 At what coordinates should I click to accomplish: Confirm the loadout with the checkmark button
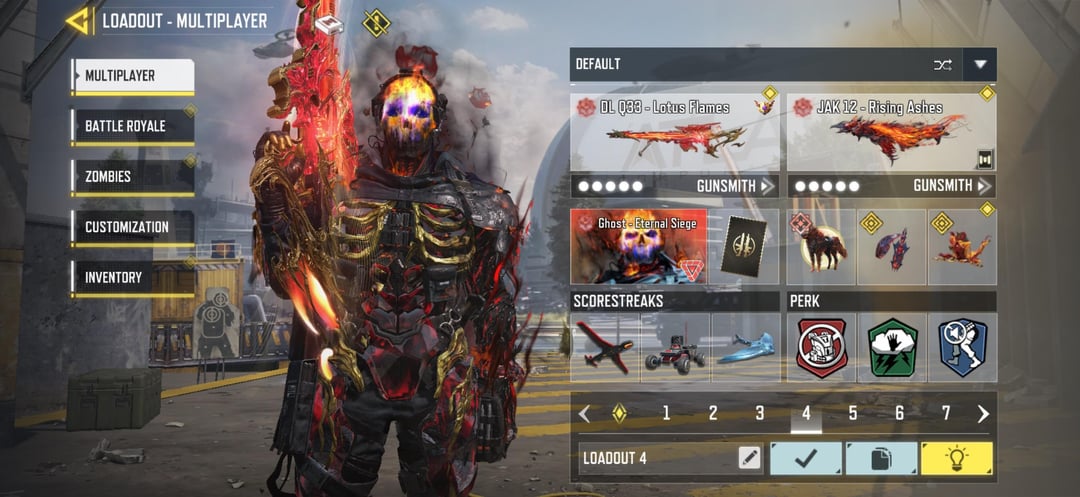coord(805,458)
